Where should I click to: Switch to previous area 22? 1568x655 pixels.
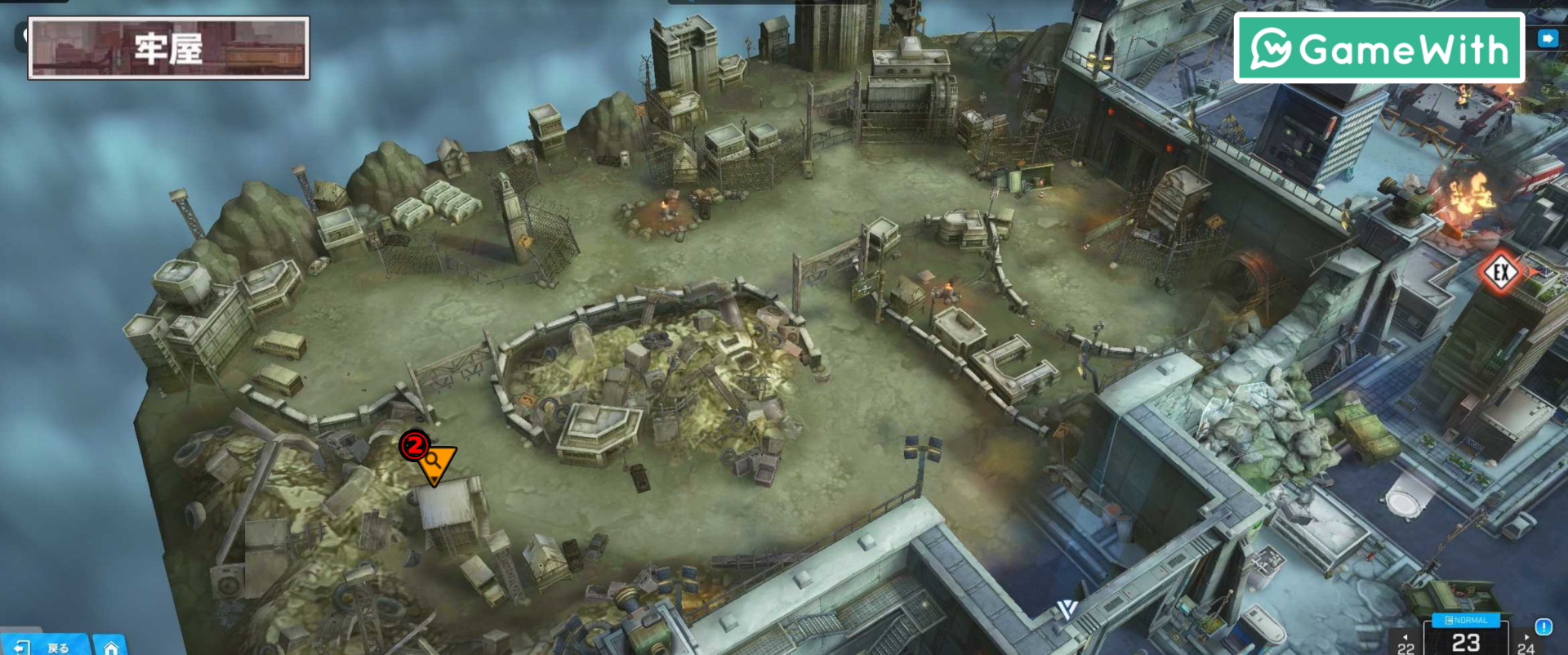1405,645
